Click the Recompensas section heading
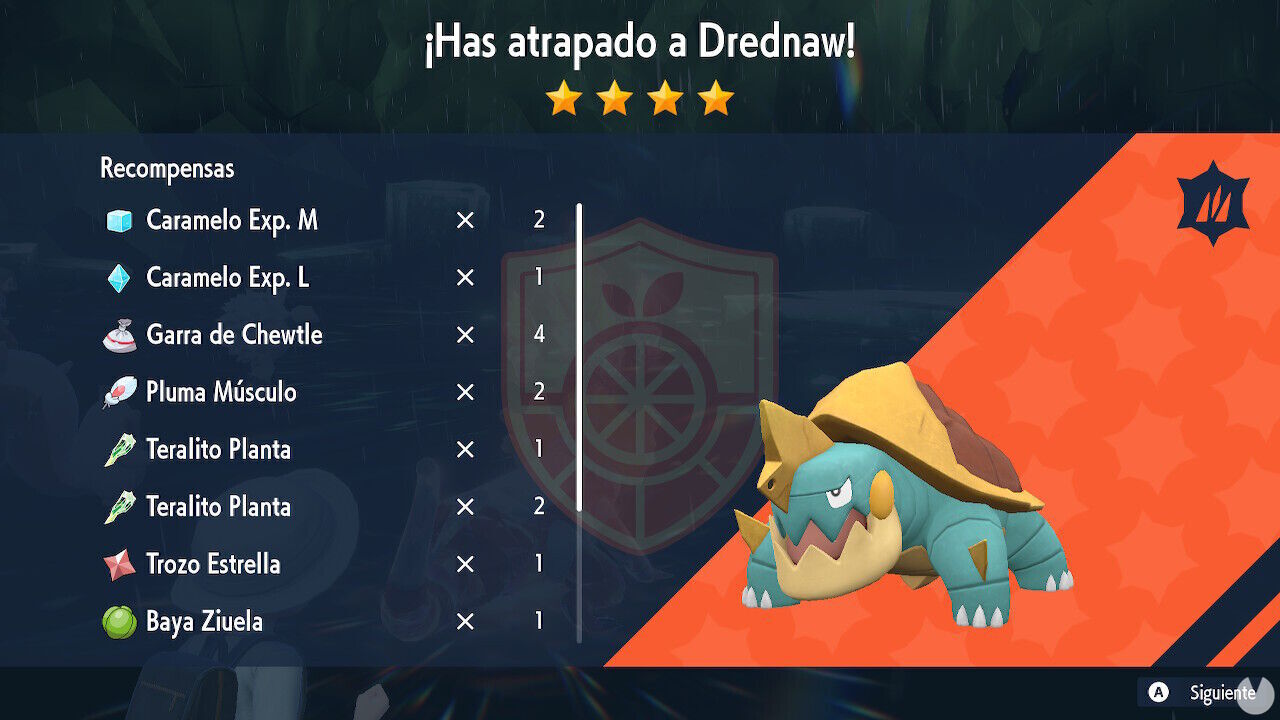Image resolution: width=1280 pixels, height=720 pixels. click(x=165, y=168)
